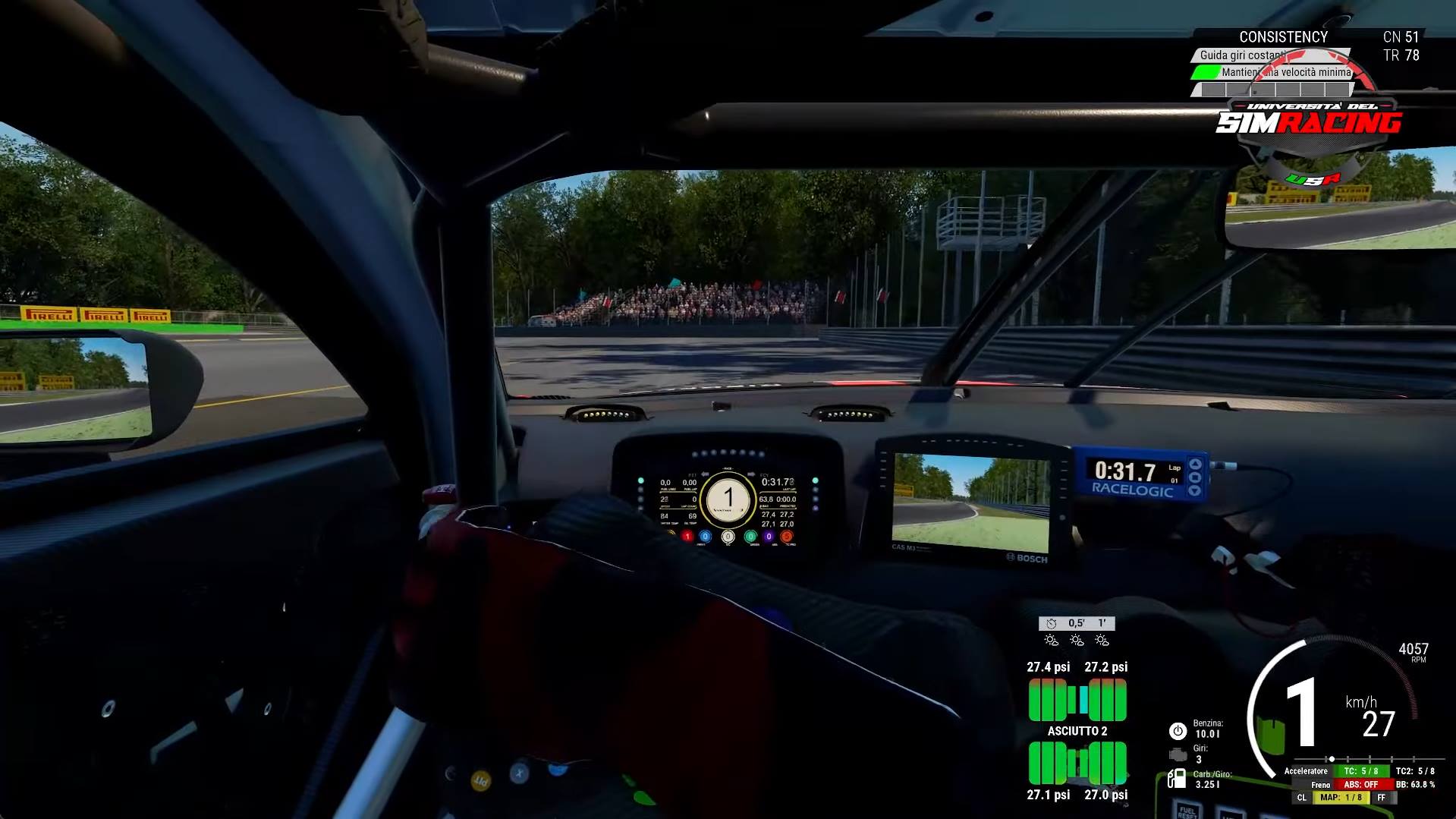Select the green TC 5/8 indicator
The height and width of the screenshot is (819, 1456).
(1360, 771)
